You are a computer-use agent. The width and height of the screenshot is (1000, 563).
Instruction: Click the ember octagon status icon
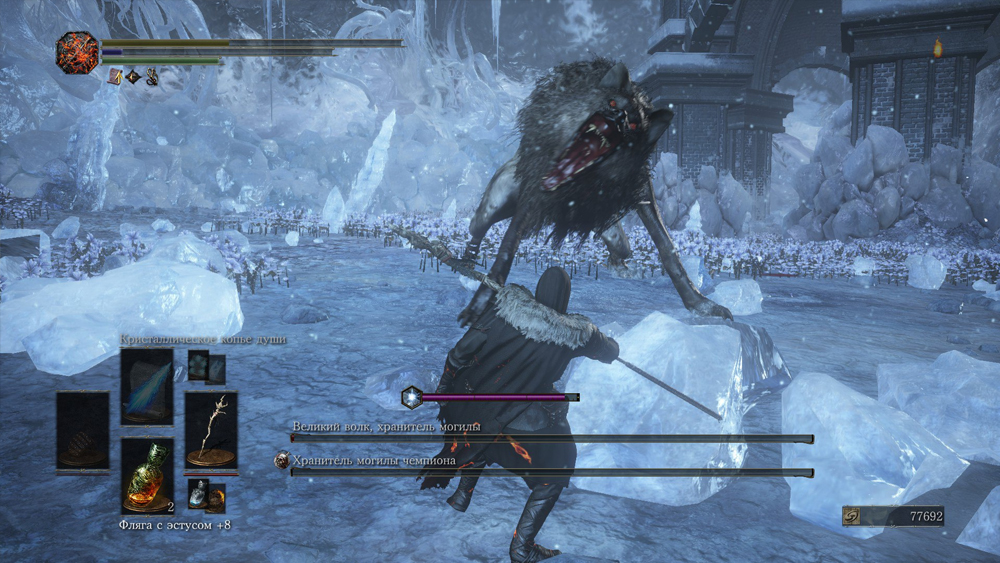pos(77,52)
